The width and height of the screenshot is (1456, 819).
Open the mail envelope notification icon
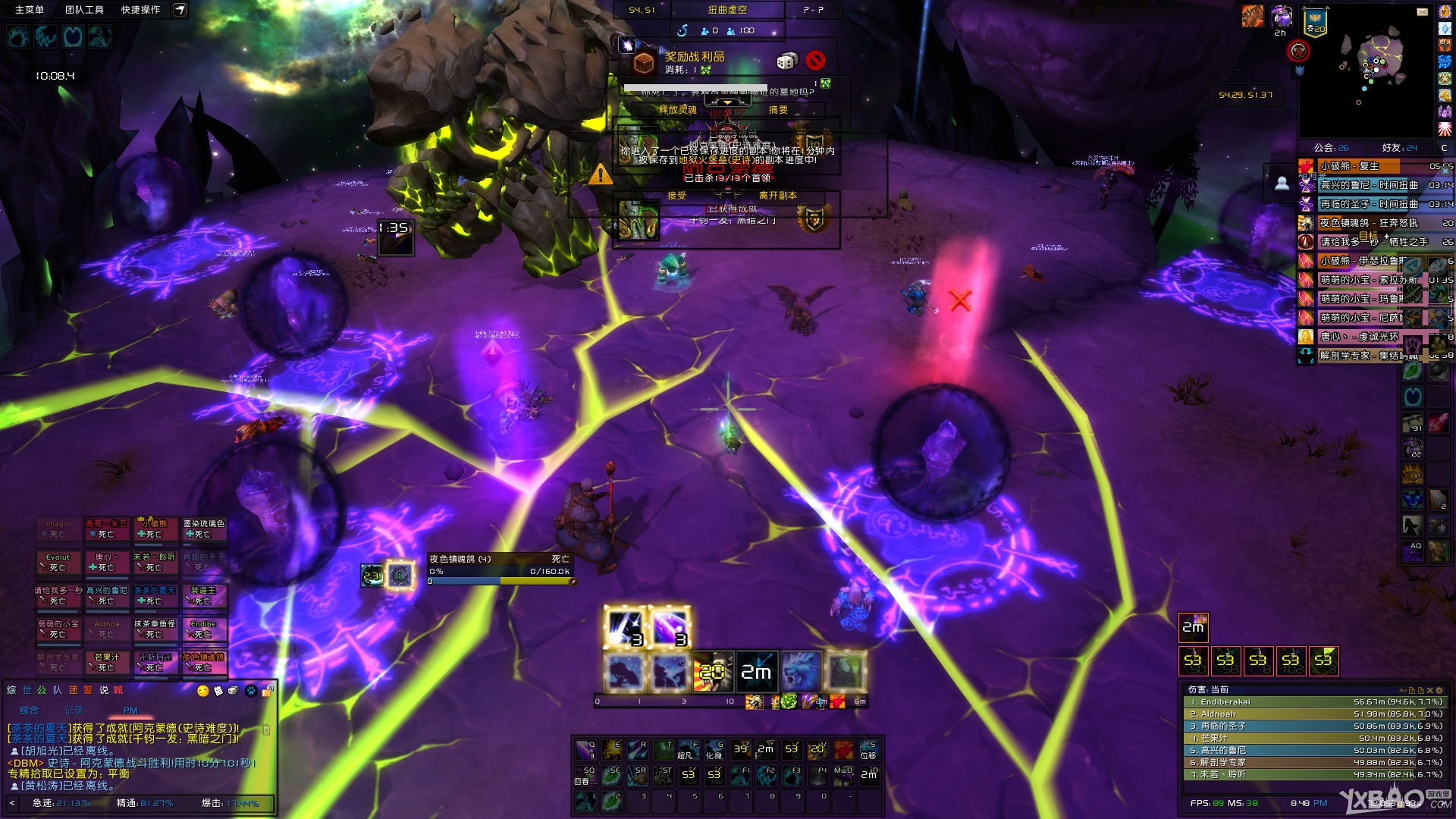(x=1423, y=11)
